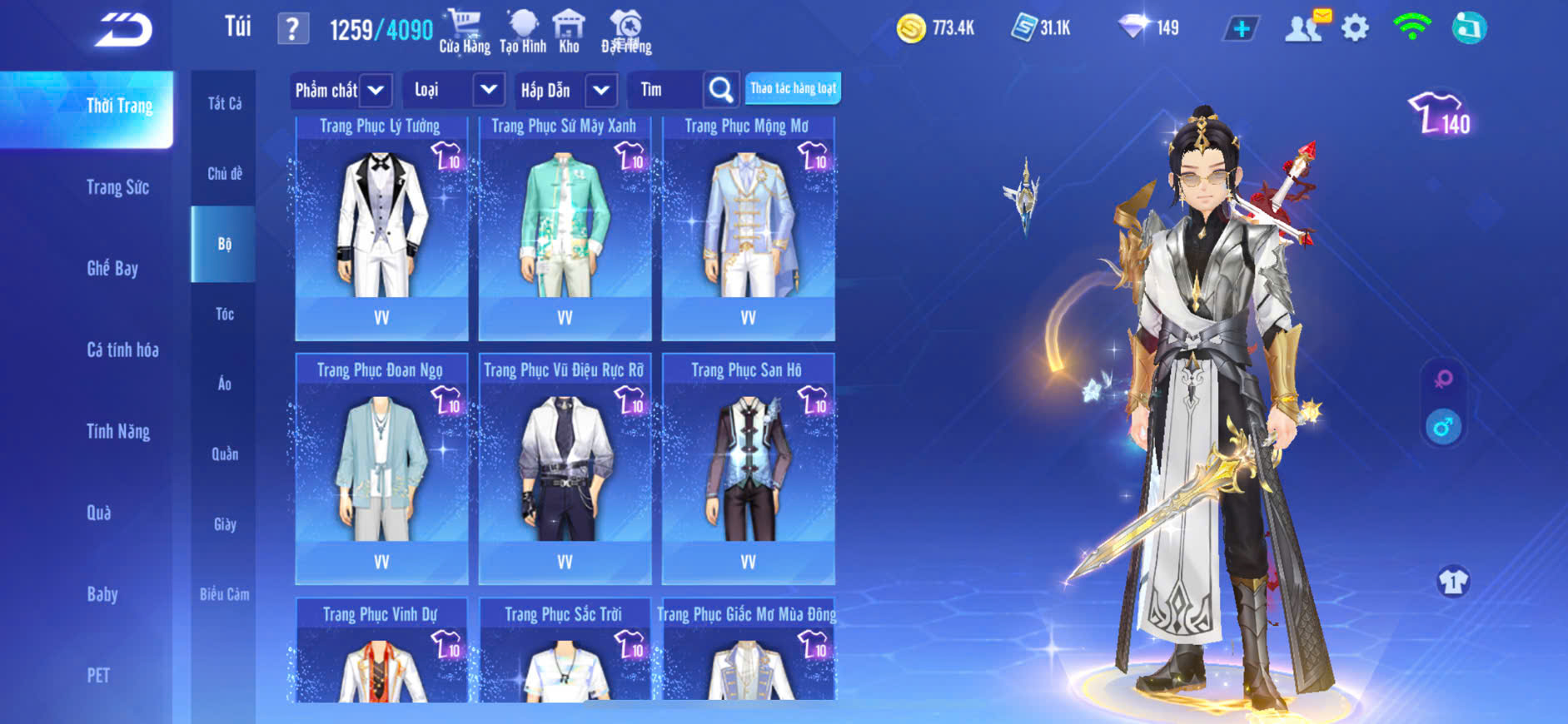Viewport: 1568px width, 724px height.
Task: Open the Kho storage
Action: coord(569,31)
